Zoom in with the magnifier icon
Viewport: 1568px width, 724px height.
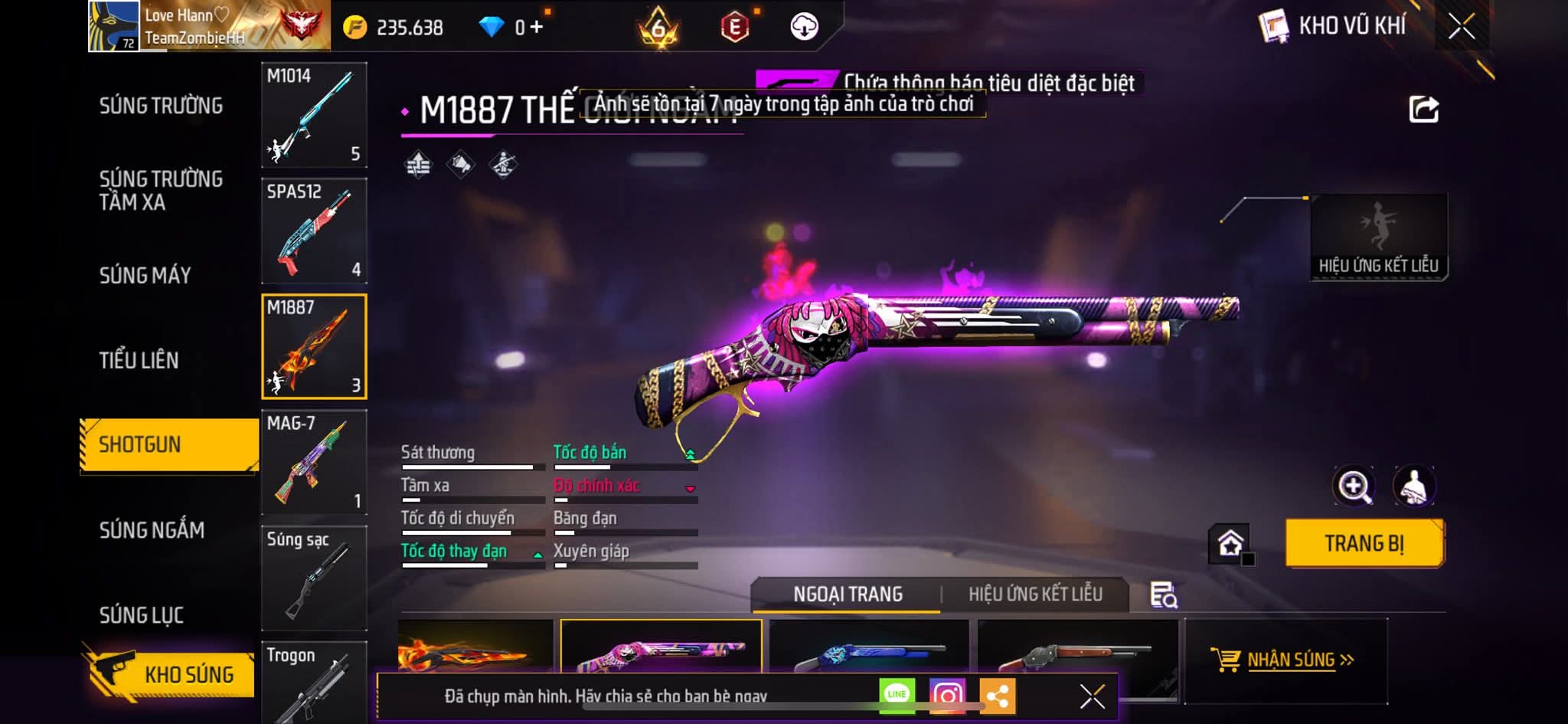click(x=1354, y=486)
